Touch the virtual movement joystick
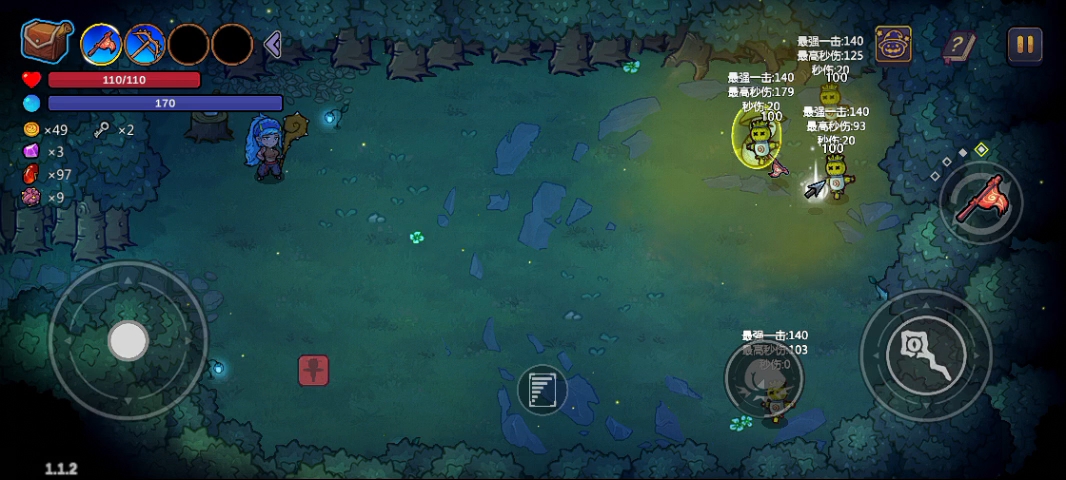1066x480 pixels. tap(128, 341)
